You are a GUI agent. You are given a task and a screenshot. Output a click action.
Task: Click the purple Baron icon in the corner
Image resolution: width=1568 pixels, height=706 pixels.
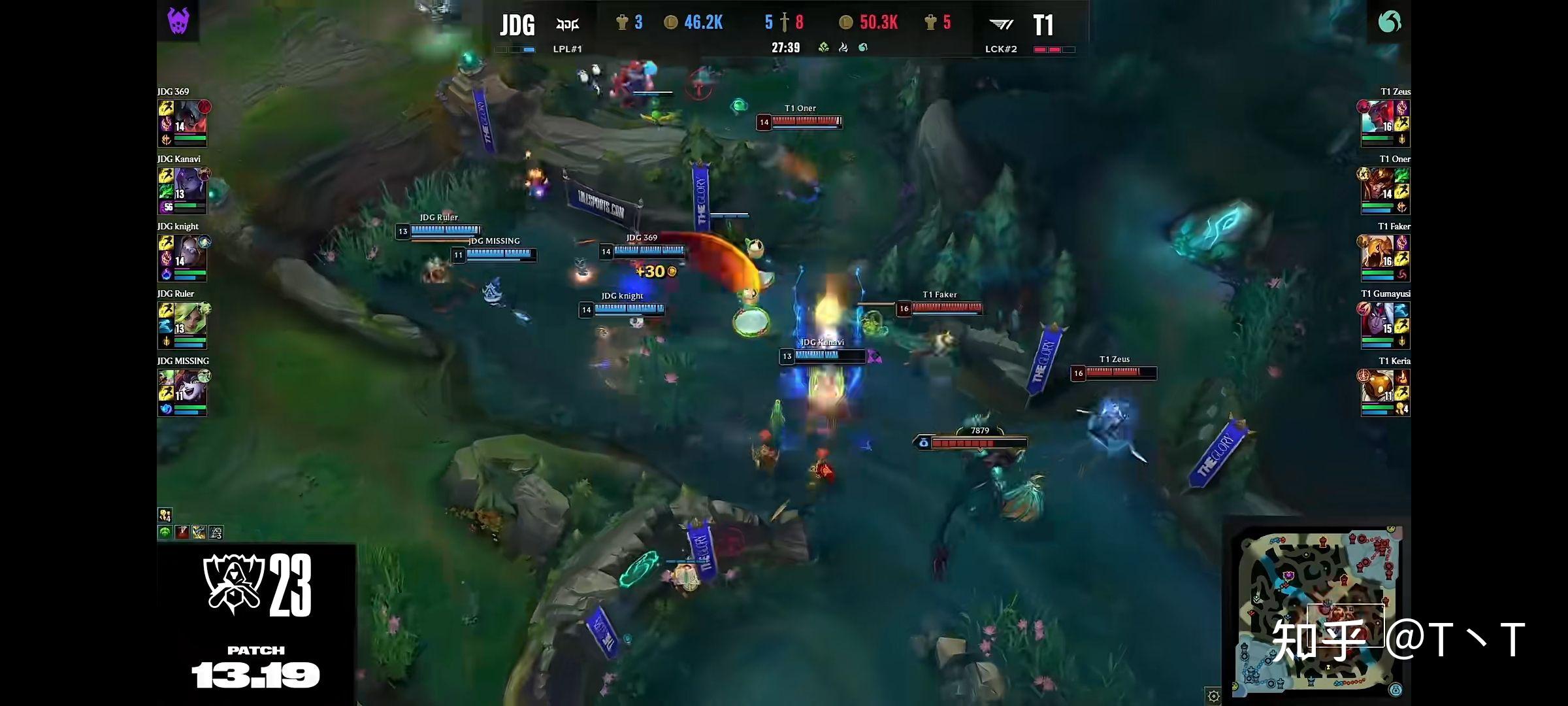pos(178,21)
